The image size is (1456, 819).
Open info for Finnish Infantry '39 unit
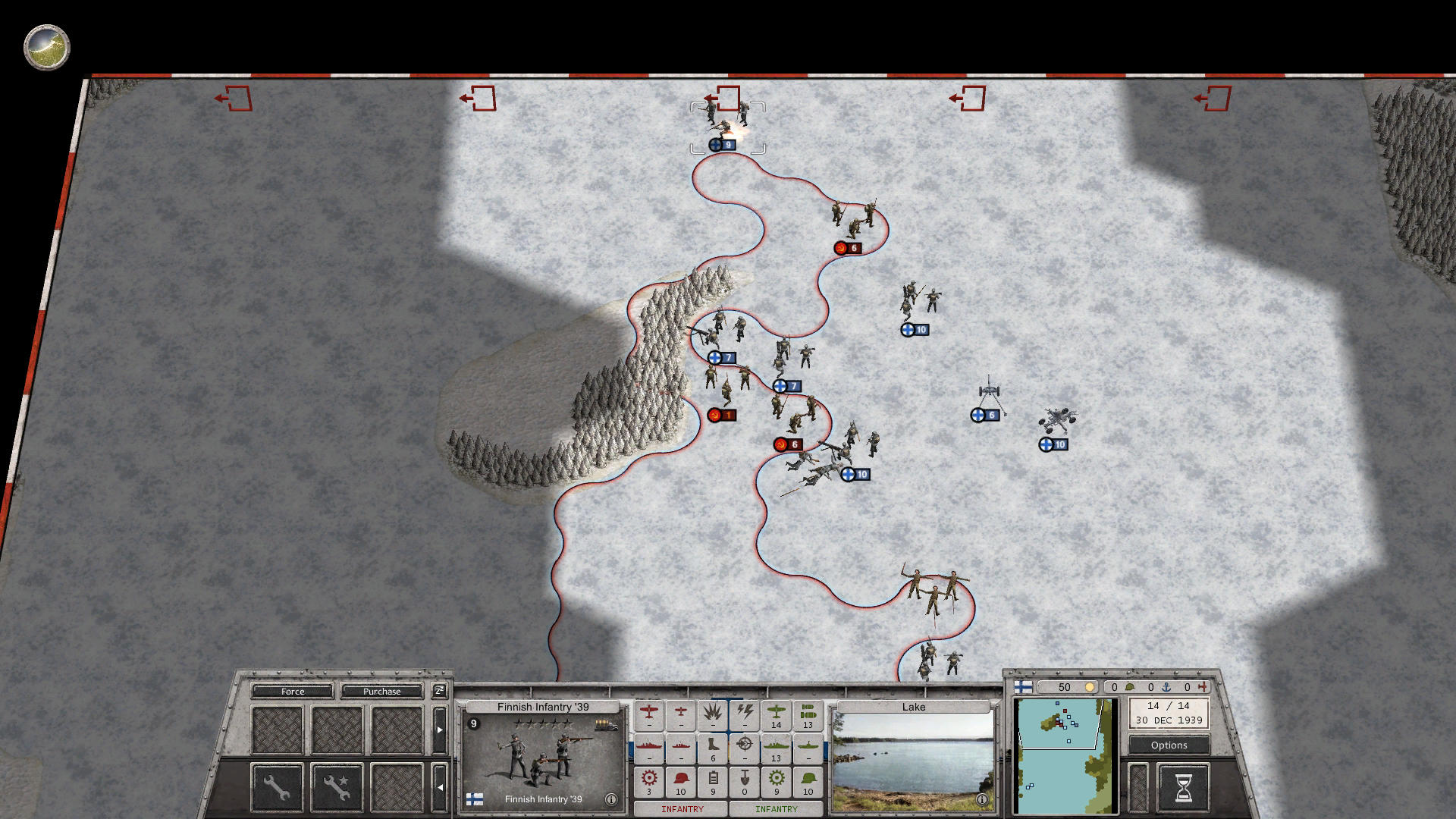pyautogui.click(x=611, y=800)
